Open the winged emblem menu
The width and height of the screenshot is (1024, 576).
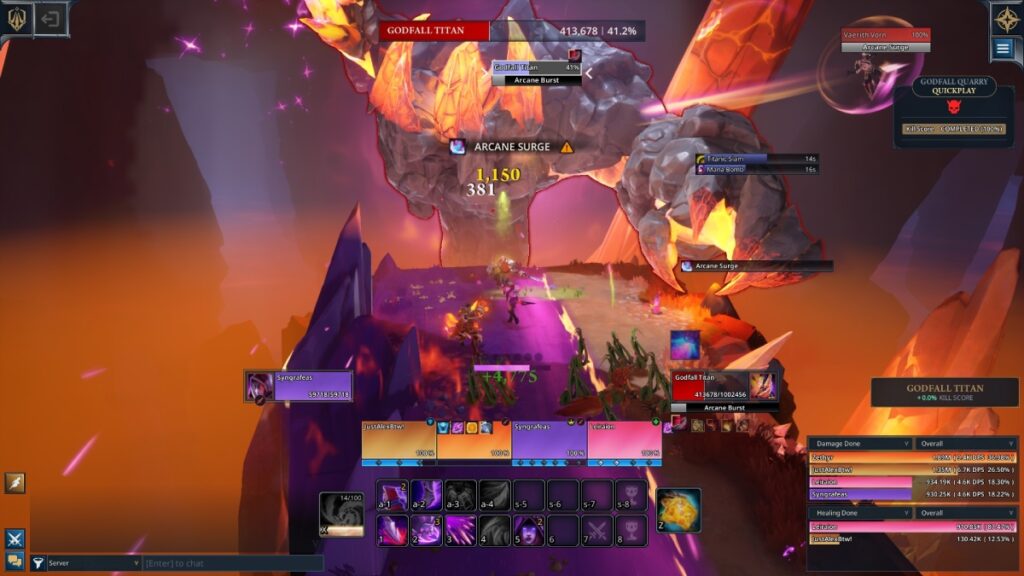click(x=17, y=19)
